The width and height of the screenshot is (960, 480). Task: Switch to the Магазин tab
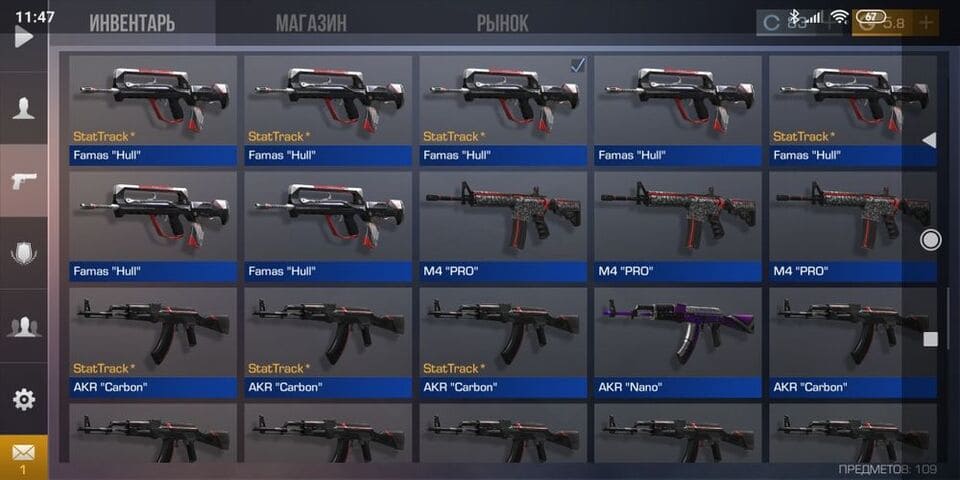(310, 22)
